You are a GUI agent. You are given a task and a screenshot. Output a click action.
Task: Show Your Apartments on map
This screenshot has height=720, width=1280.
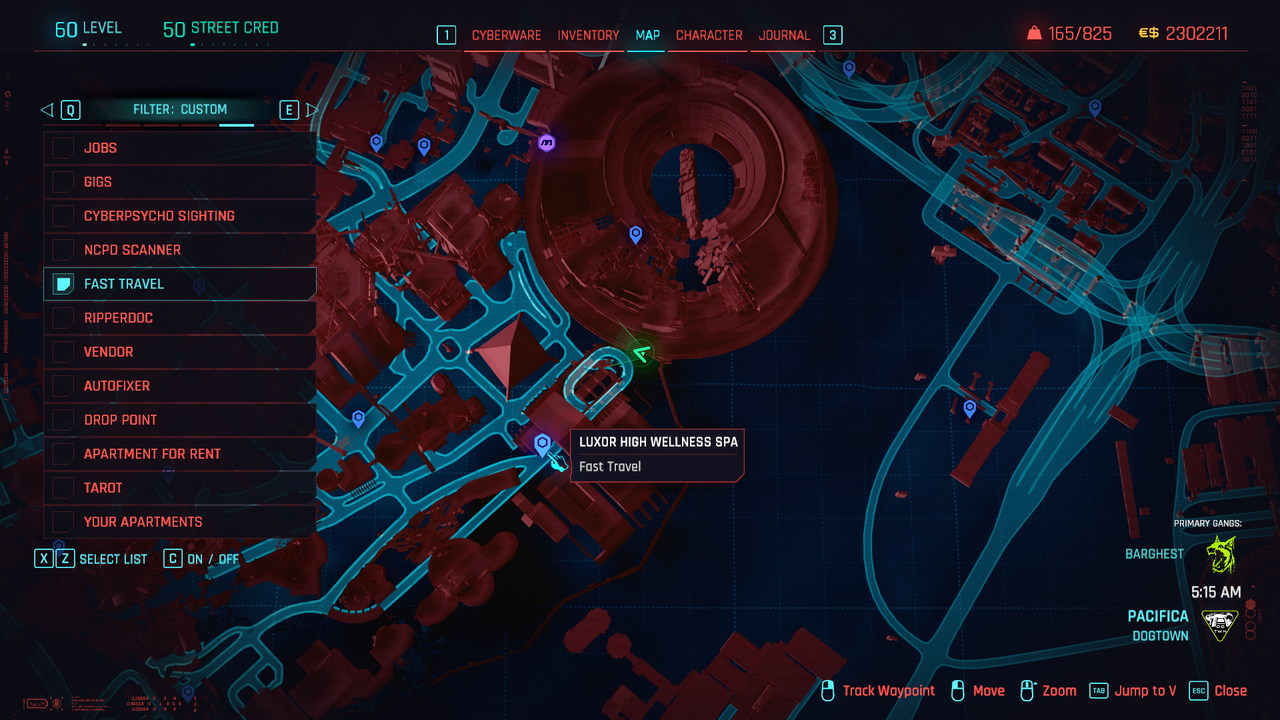click(x=64, y=522)
